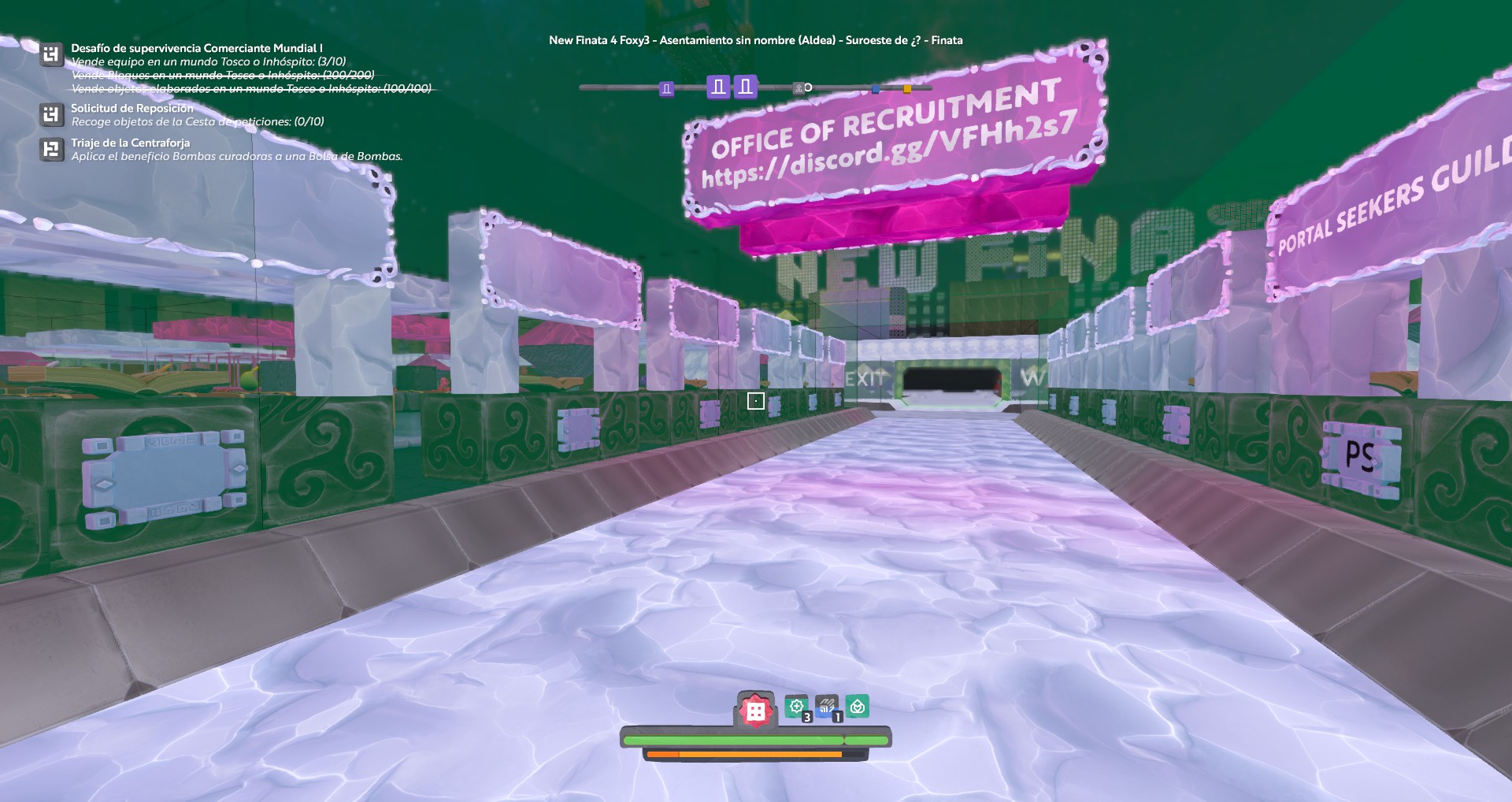Open the second large portal marker on the compass
The image size is (1512, 802).
pyautogui.click(x=745, y=87)
